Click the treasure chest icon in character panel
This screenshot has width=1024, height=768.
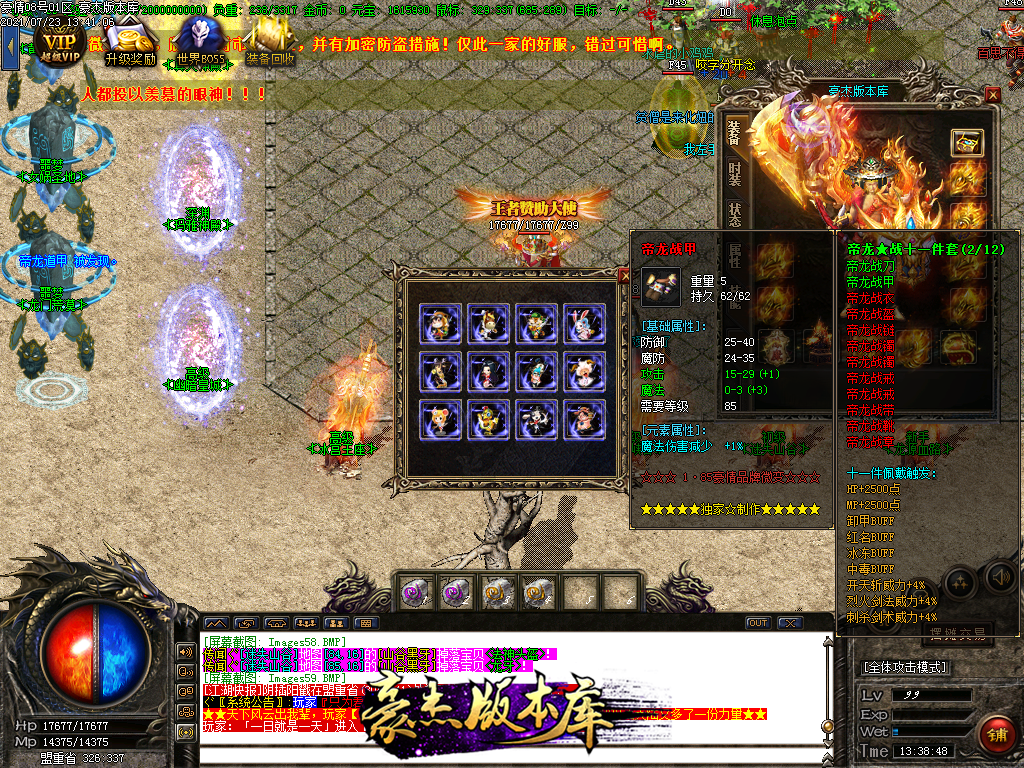point(966,142)
